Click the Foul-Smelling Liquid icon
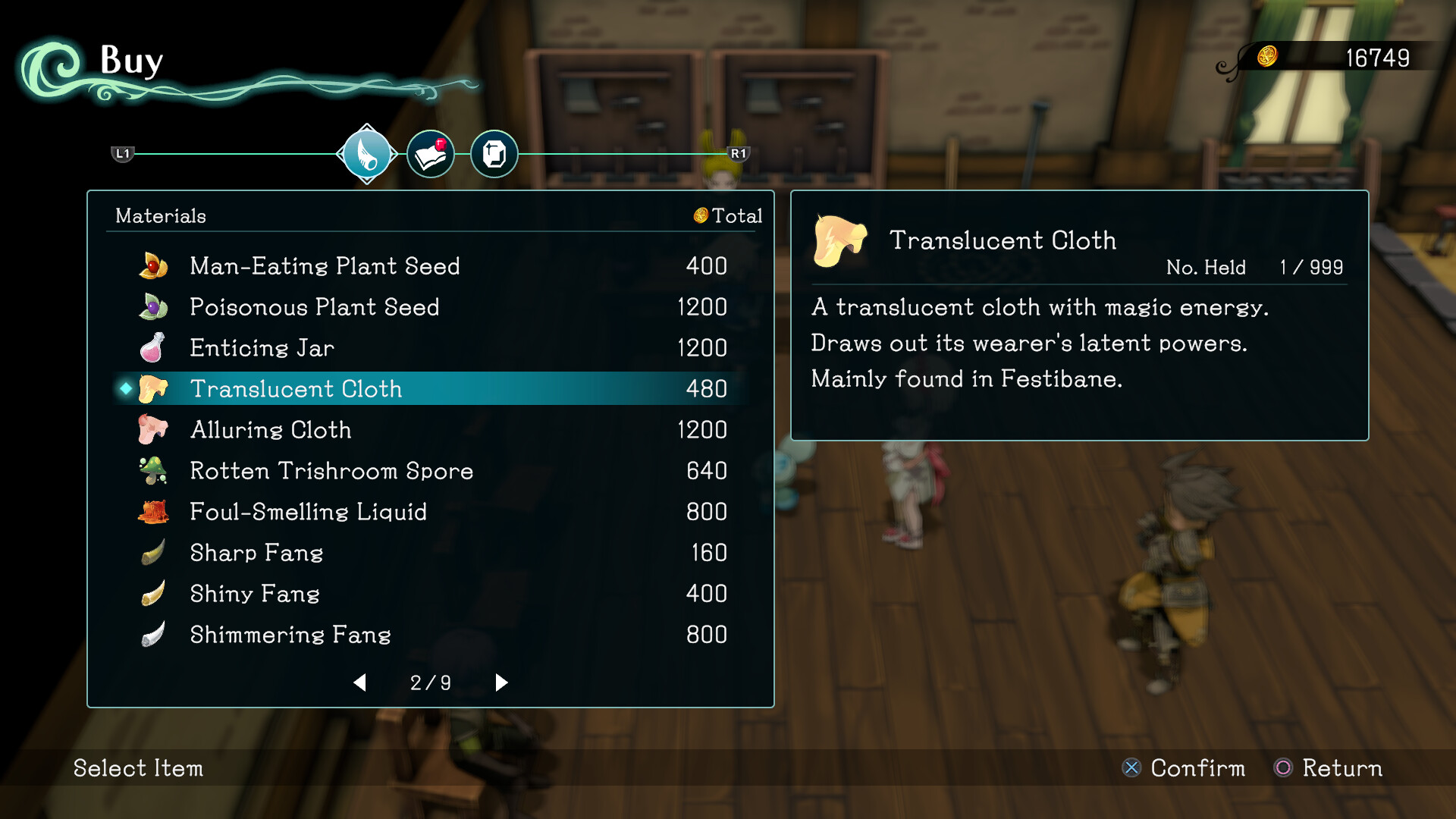Viewport: 1456px width, 819px height. coord(152,511)
